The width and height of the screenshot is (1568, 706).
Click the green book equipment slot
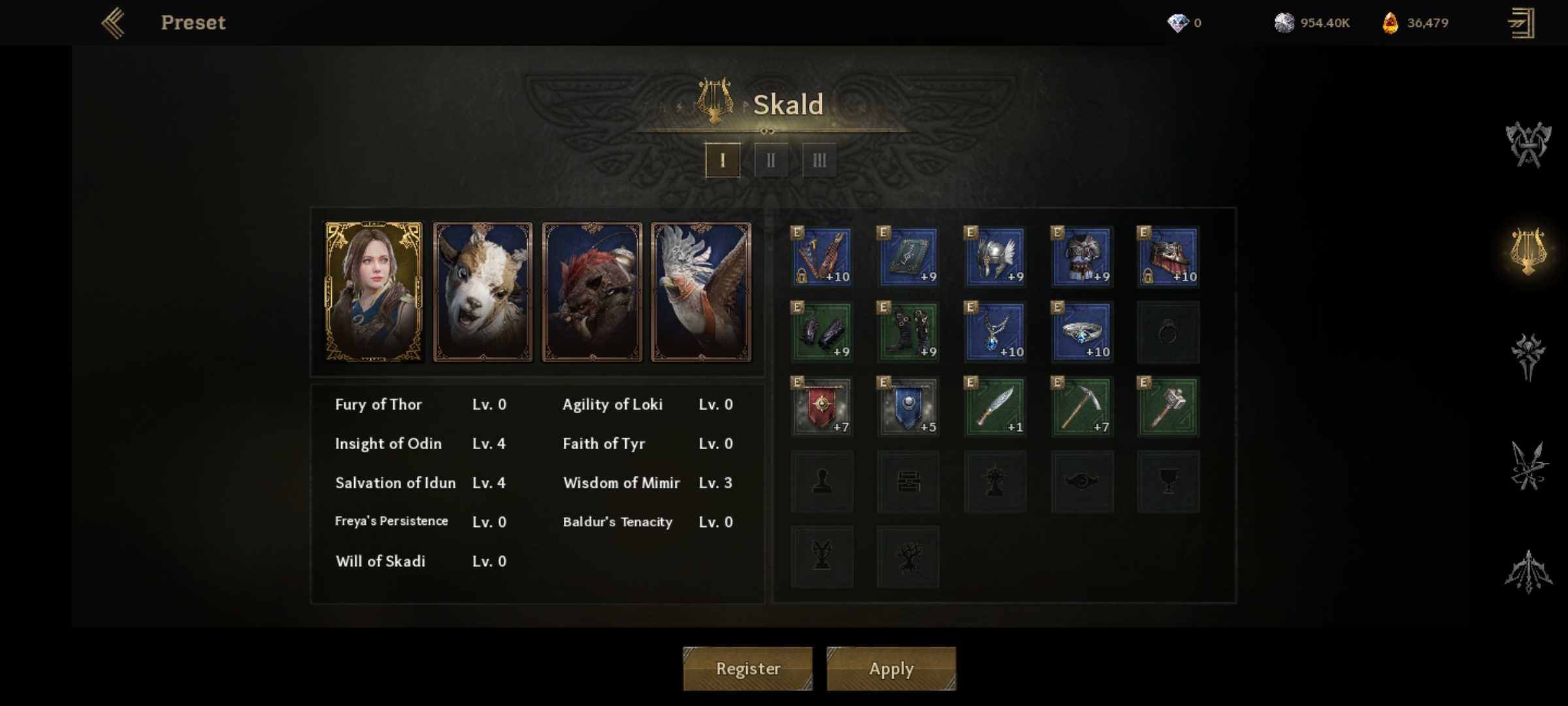[x=908, y=257]
